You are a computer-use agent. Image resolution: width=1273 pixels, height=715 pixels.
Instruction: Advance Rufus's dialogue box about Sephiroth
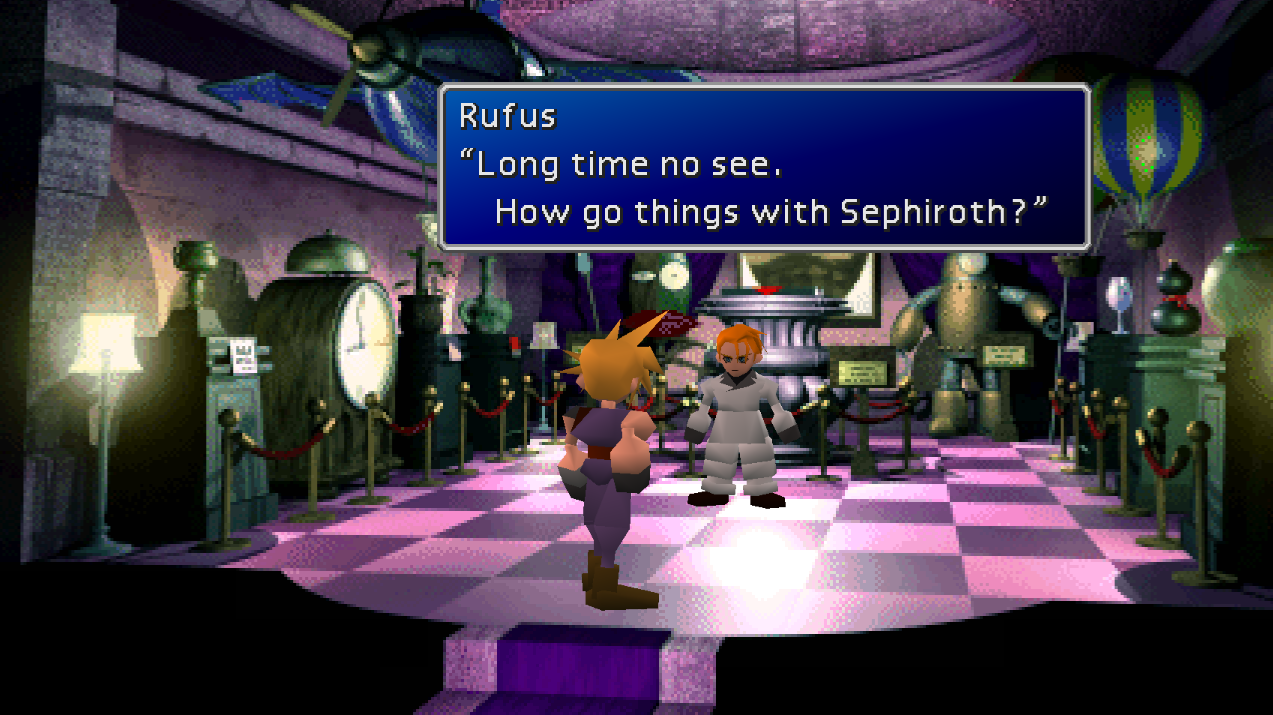point(763,166)
